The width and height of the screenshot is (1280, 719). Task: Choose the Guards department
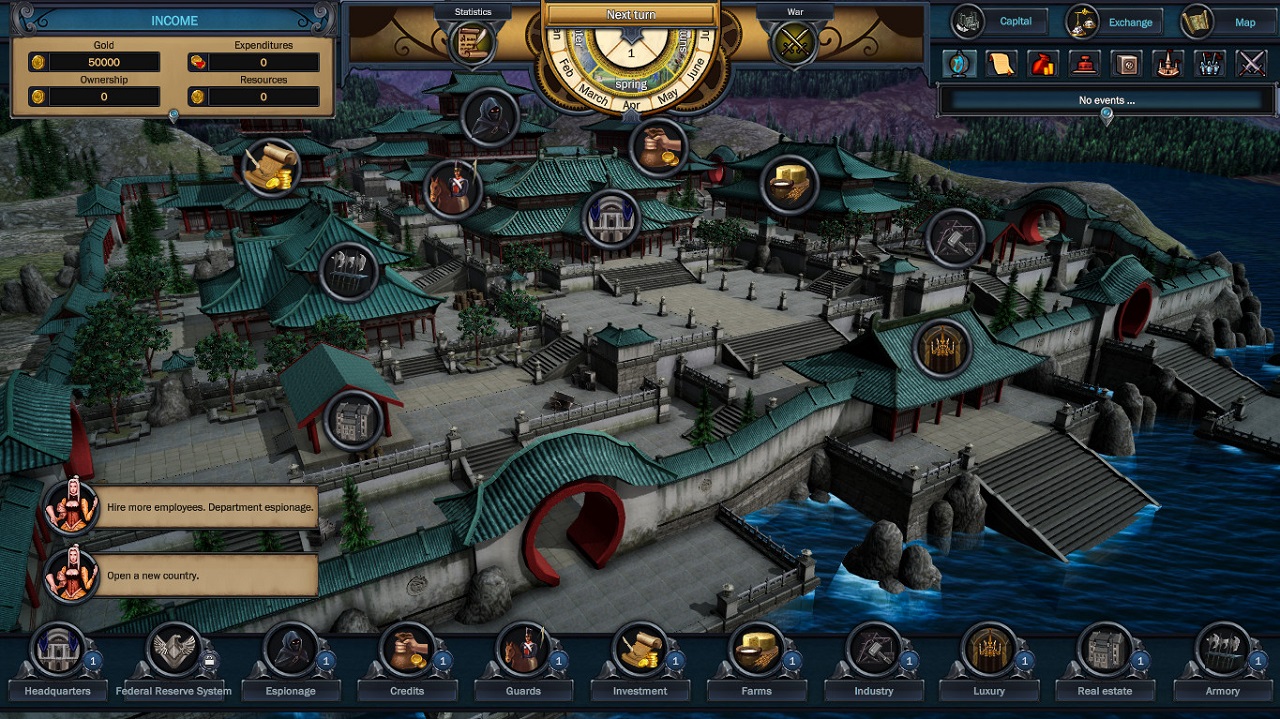click(523, 650)
